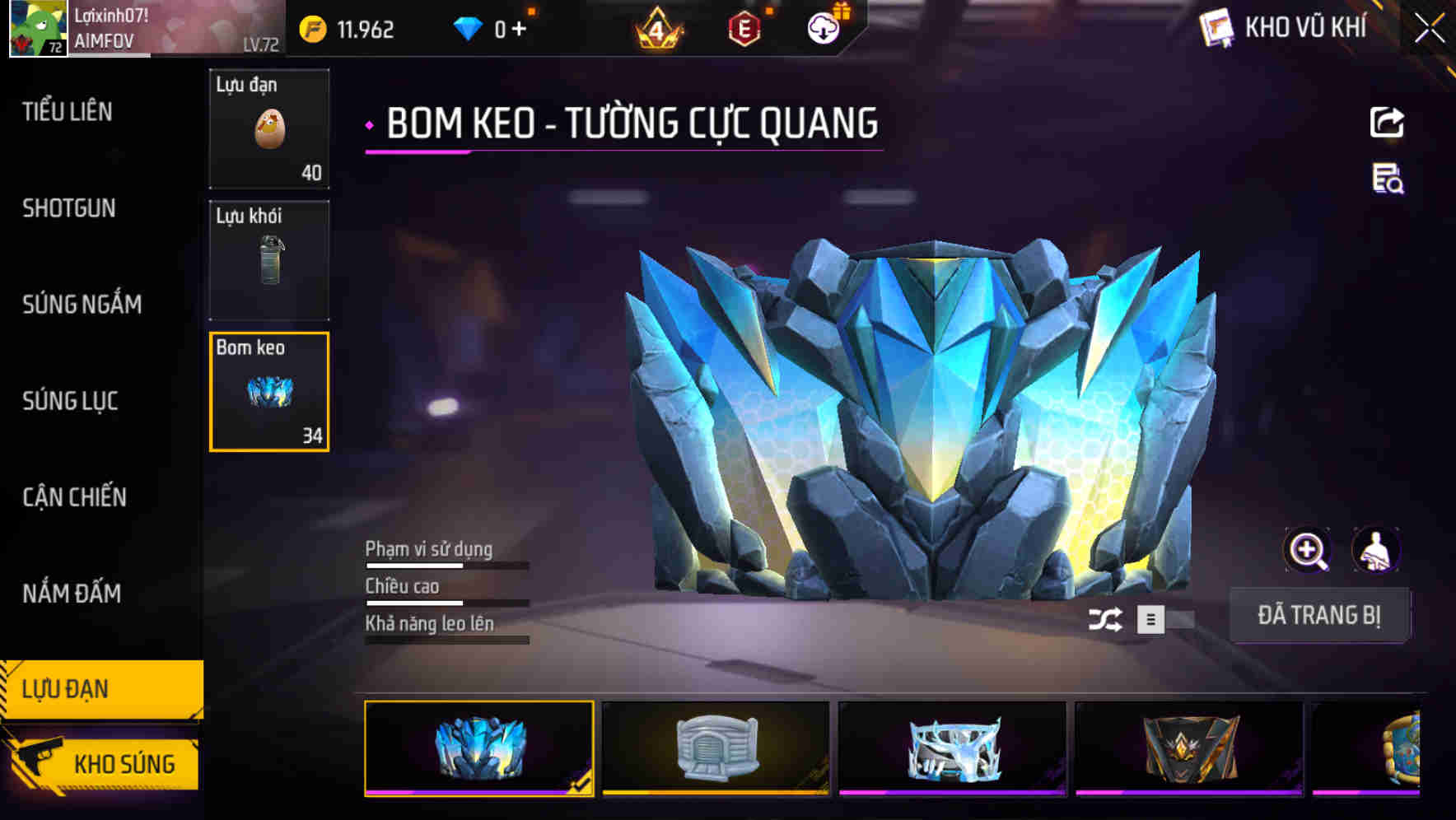Image resolution: width=1456 pixels, height=820 pixels.
Task: Open KHO SÚNG with the pistol icon
Action: coord(107,762)
